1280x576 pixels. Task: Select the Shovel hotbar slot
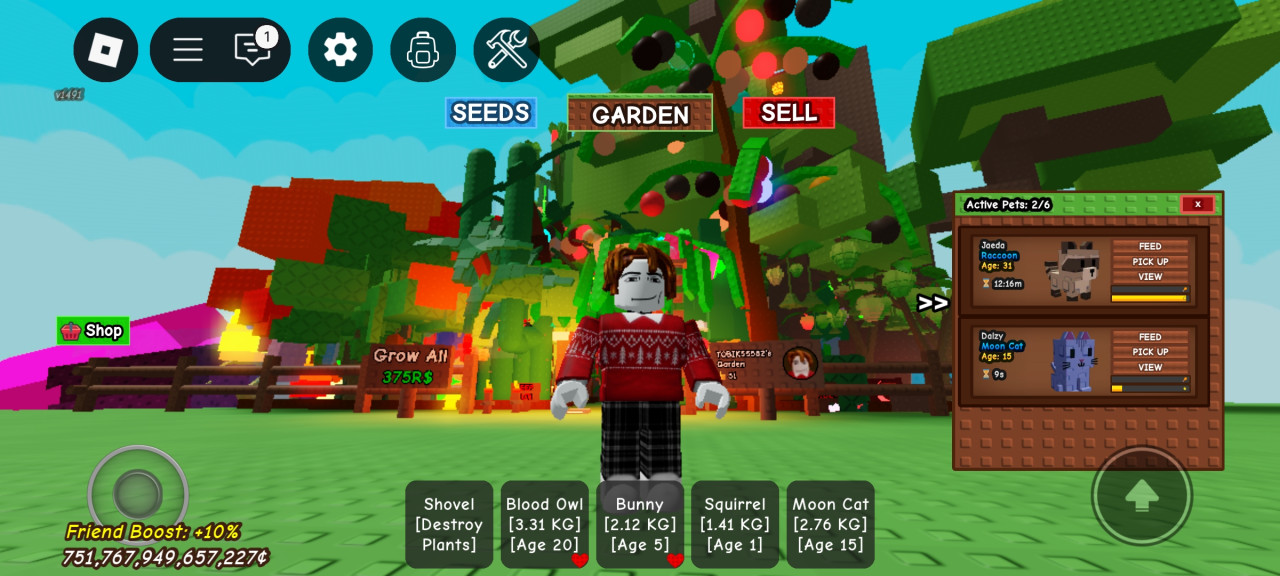coord(449,524)
